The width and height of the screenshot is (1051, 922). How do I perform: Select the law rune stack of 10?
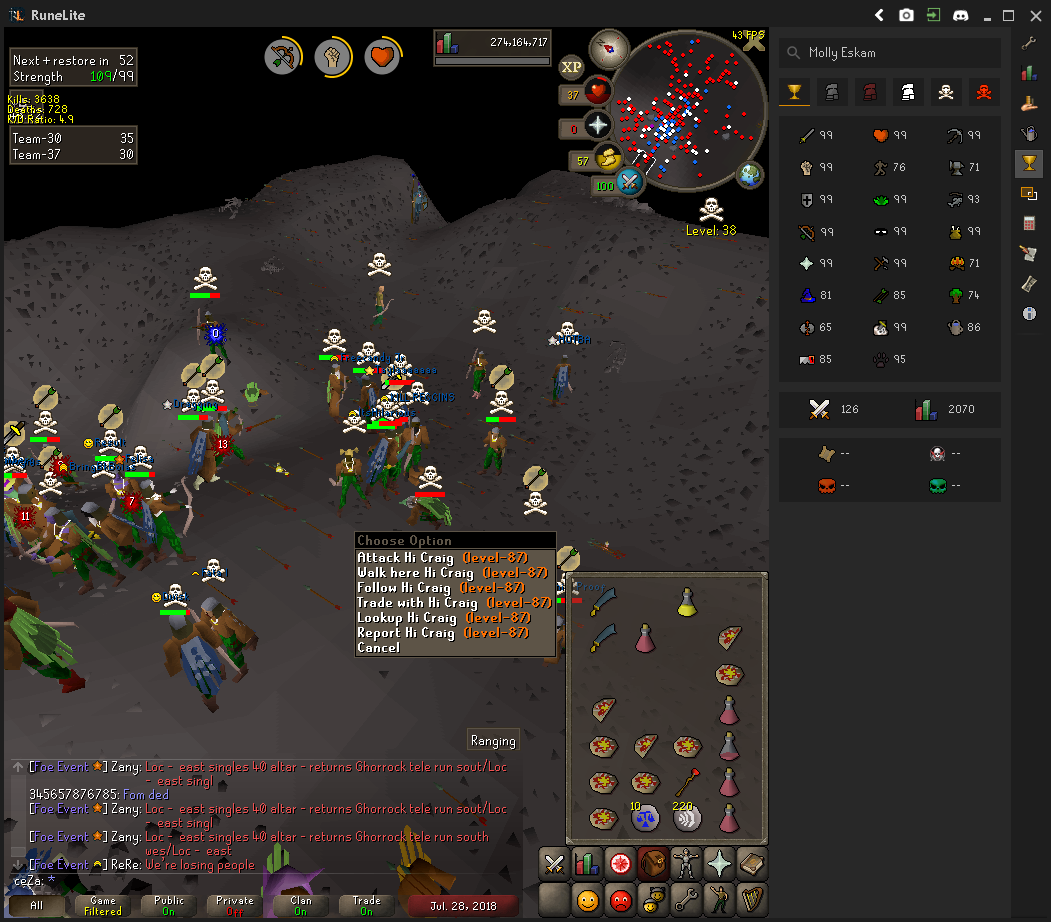pos(645,818)
